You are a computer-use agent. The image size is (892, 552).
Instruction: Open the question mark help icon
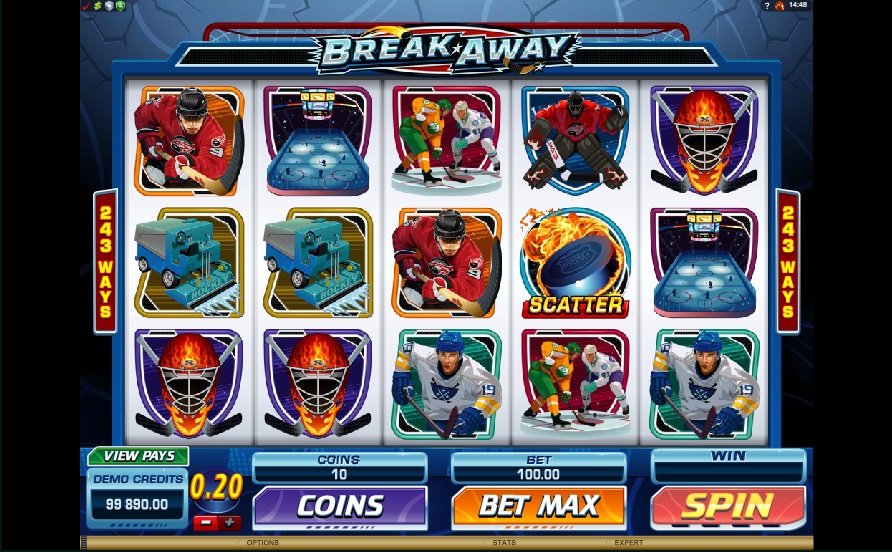(x=766, y=6)
